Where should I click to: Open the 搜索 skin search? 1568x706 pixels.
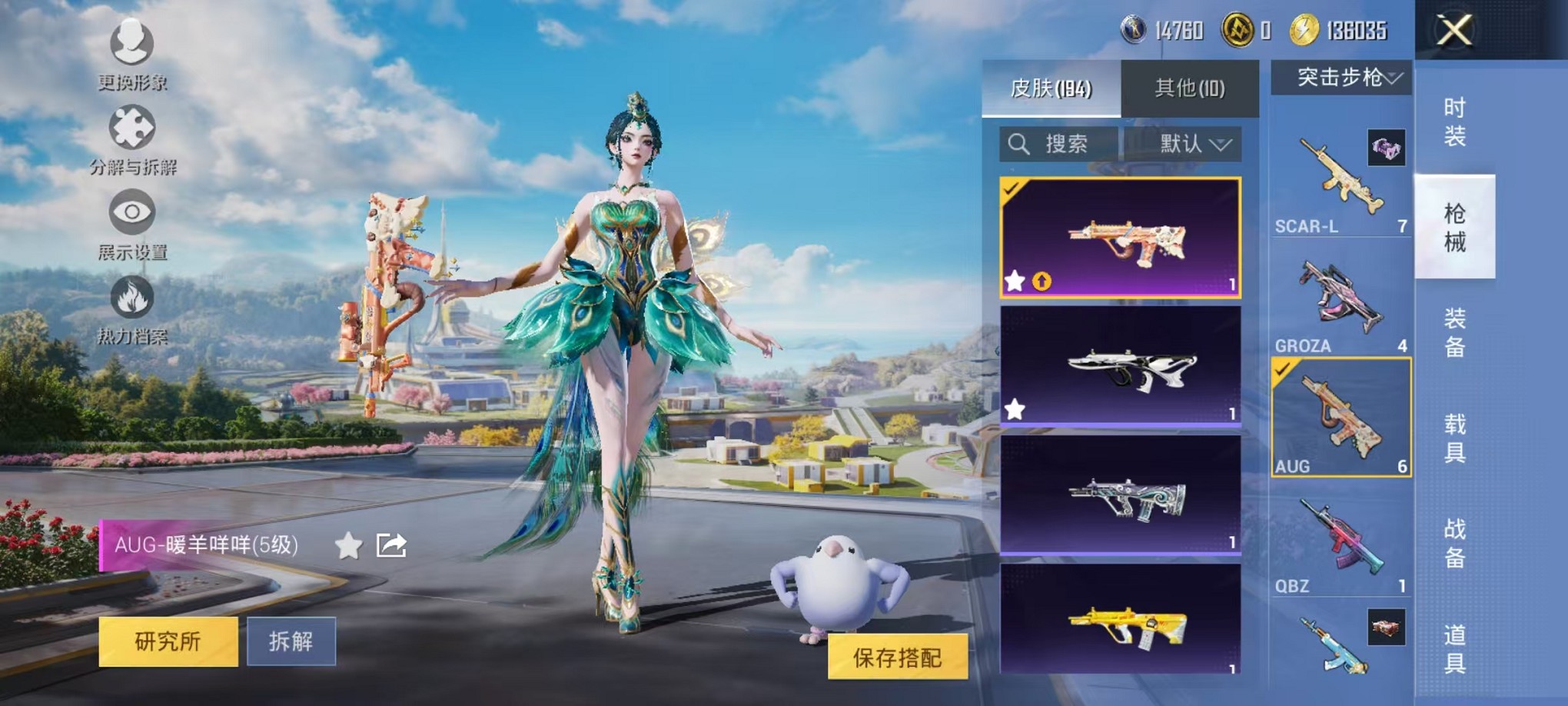1061,144
